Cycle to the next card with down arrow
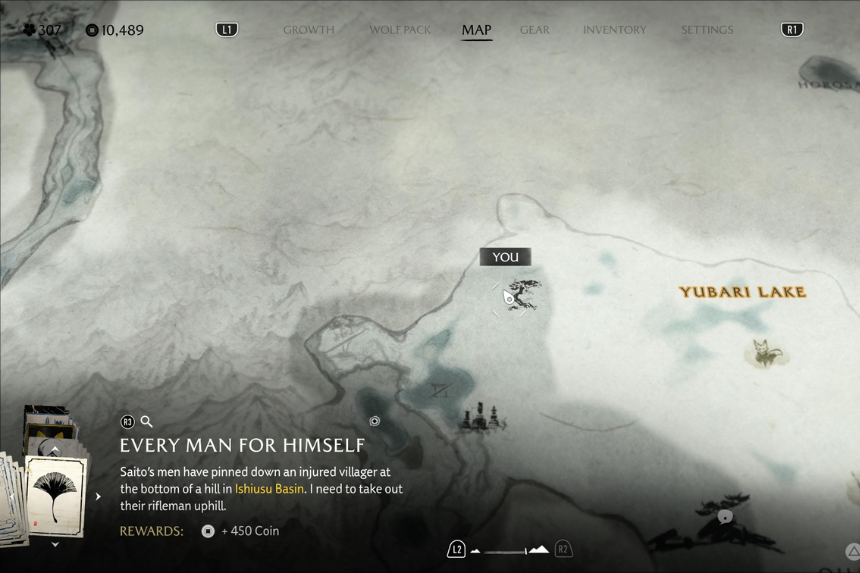Image resolution: width=860 pixels, height=573 pixels. [55, 545]
